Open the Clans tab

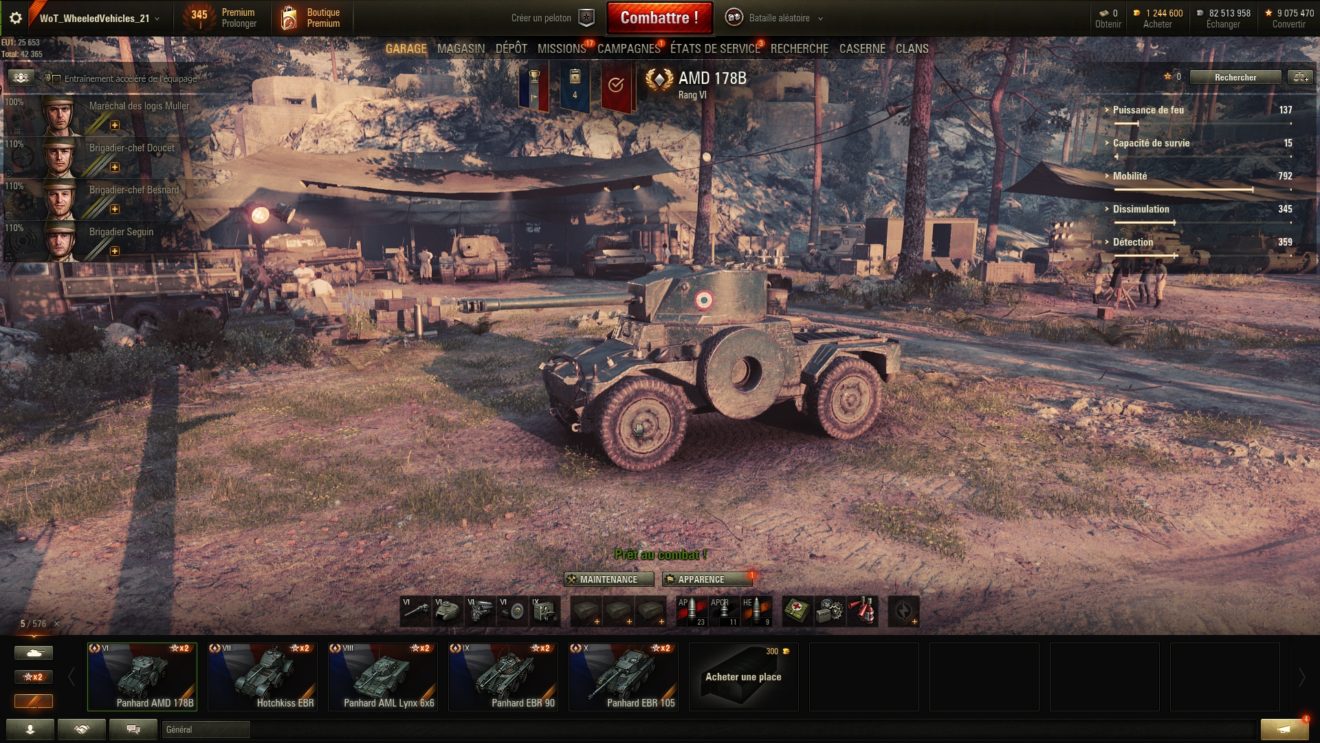click(x=912, y=48)
